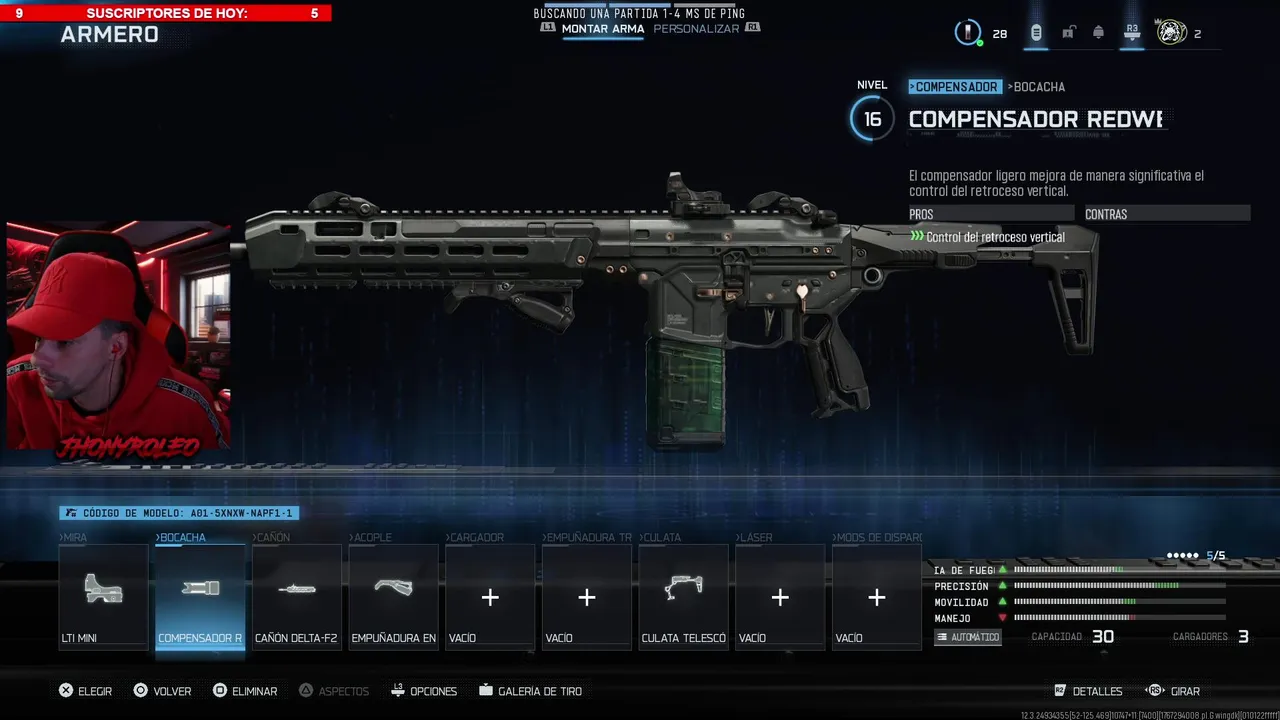The width and height of the screenshot is (1280, 720).
Task: Open the notifications bell icon
Action: (1098, 33)
